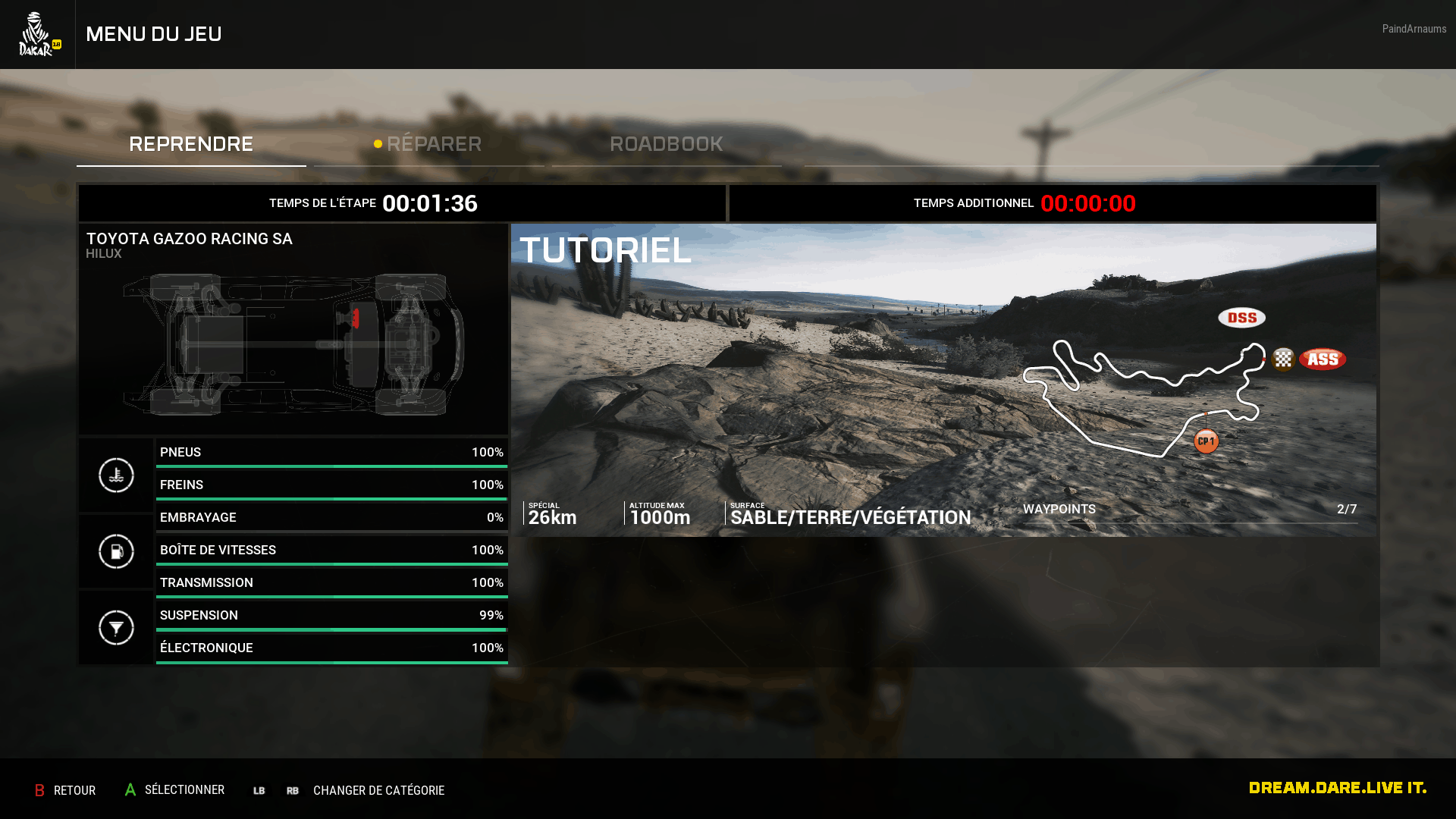
Task: Click the funnel filter icon
Action: [116, 628]
